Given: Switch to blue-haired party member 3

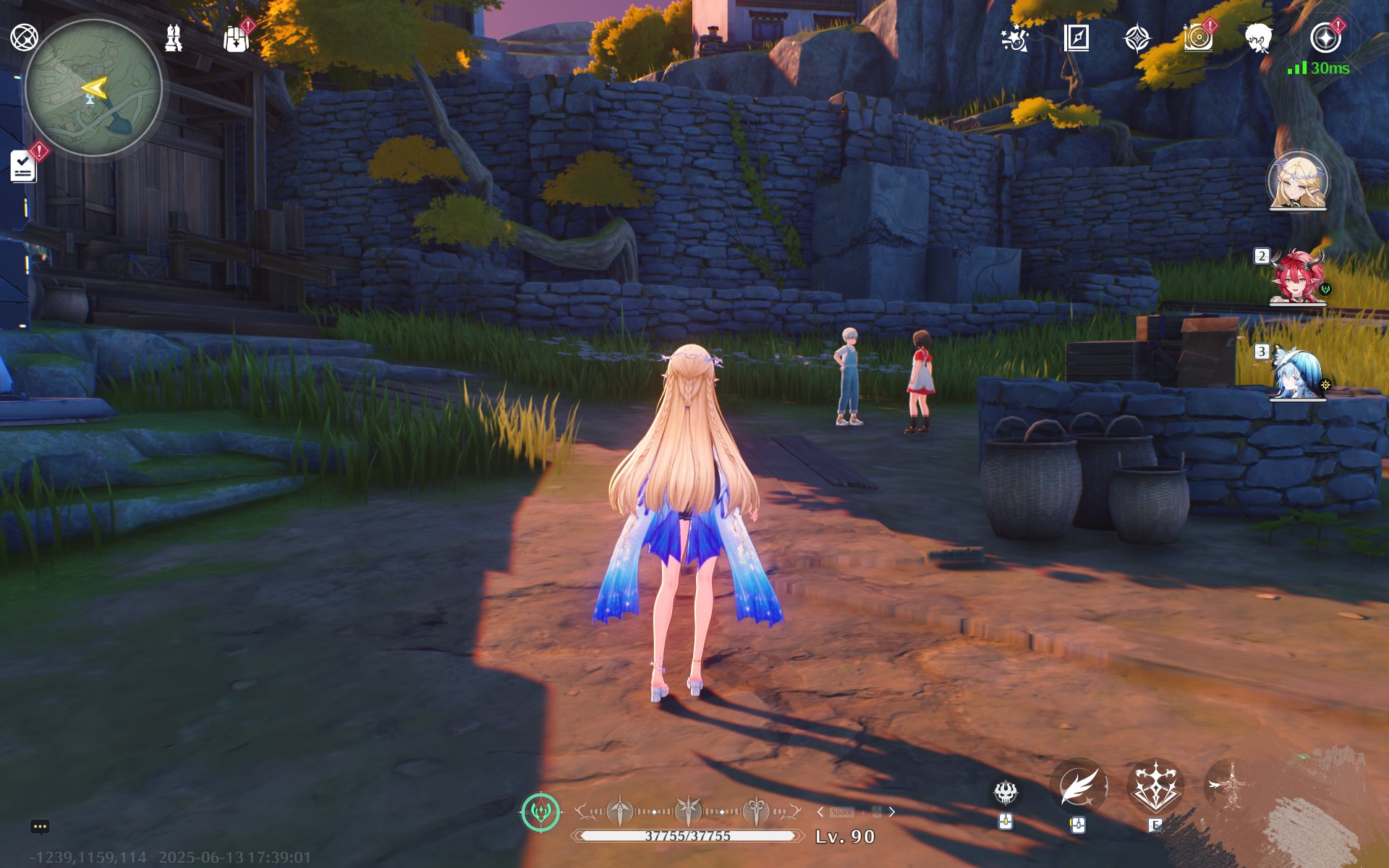Looking at the screenshot, I should 1298,373.
